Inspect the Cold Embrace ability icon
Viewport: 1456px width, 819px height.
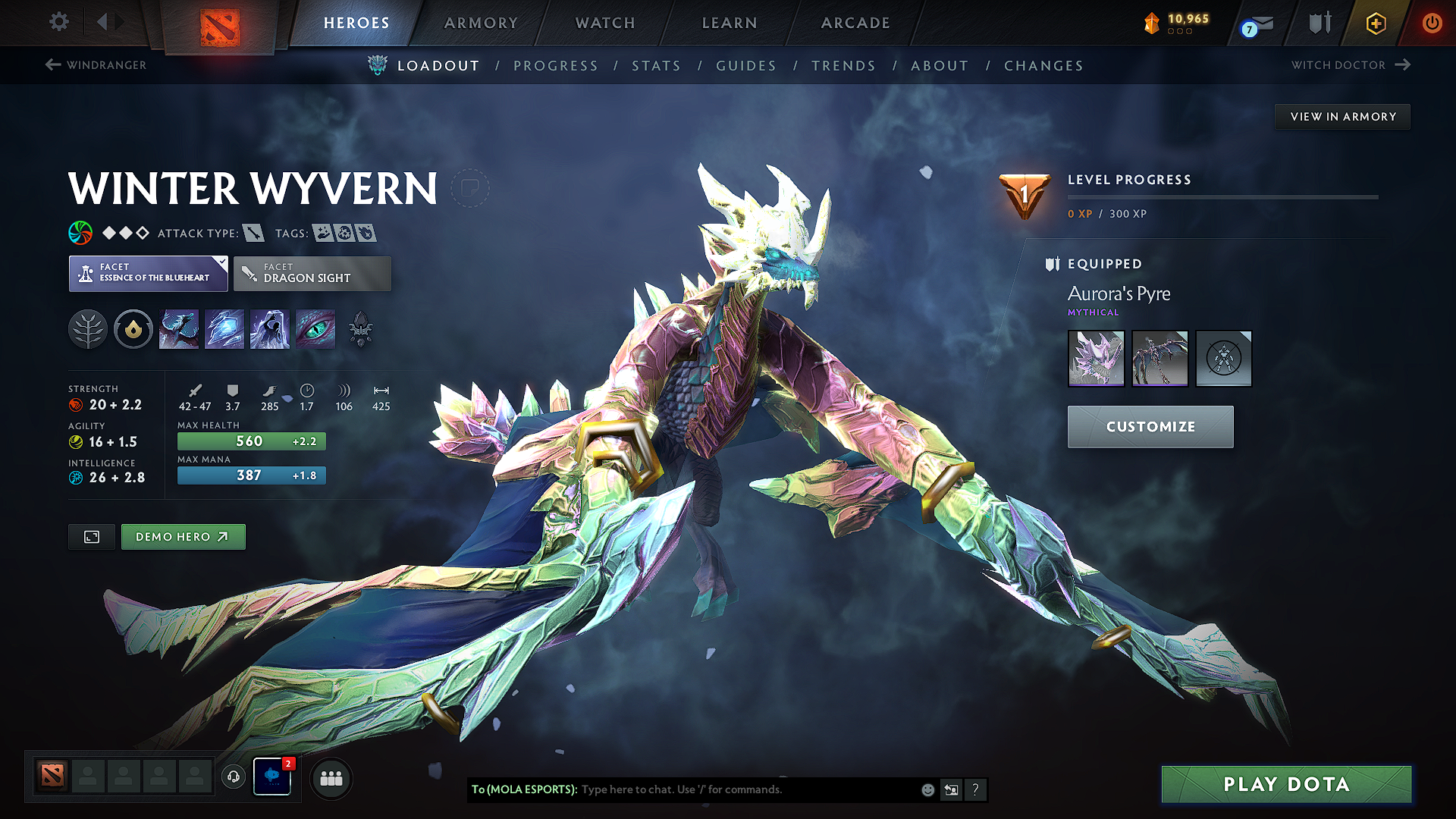click(x=269, y=329)
